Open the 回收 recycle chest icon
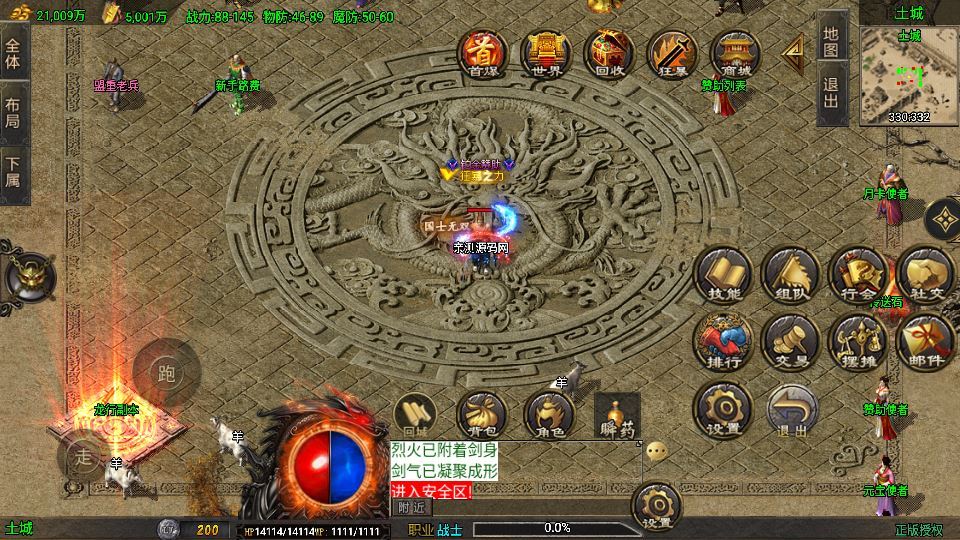Image resolution: width=960 pixels, height=540 pixels. (608, 52)
